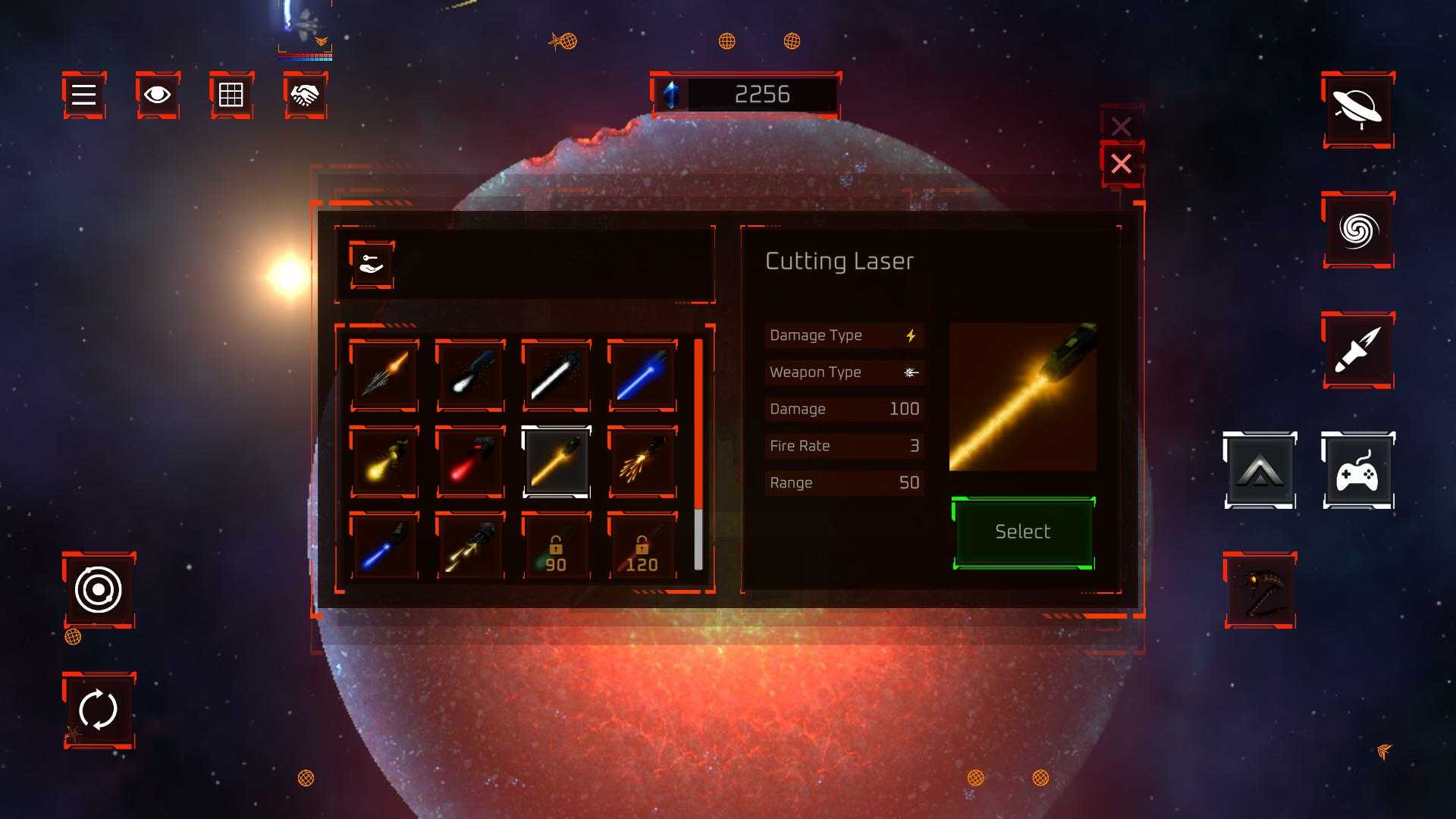1456x819 pixels.
Task: Open the concentric rings orbit button
Action: click(x=99, y=589)
